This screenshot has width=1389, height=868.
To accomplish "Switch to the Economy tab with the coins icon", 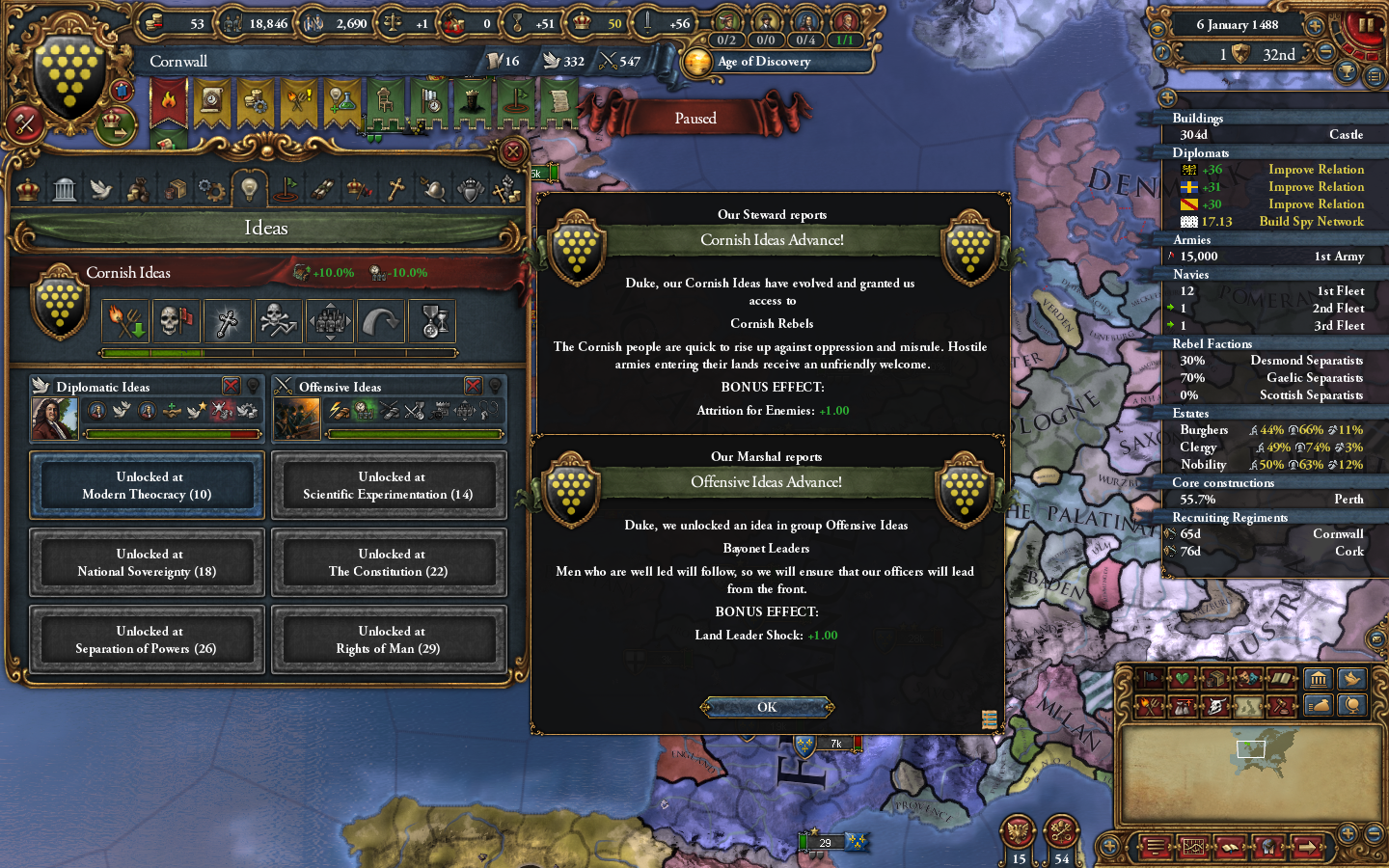I will (137, 188).
